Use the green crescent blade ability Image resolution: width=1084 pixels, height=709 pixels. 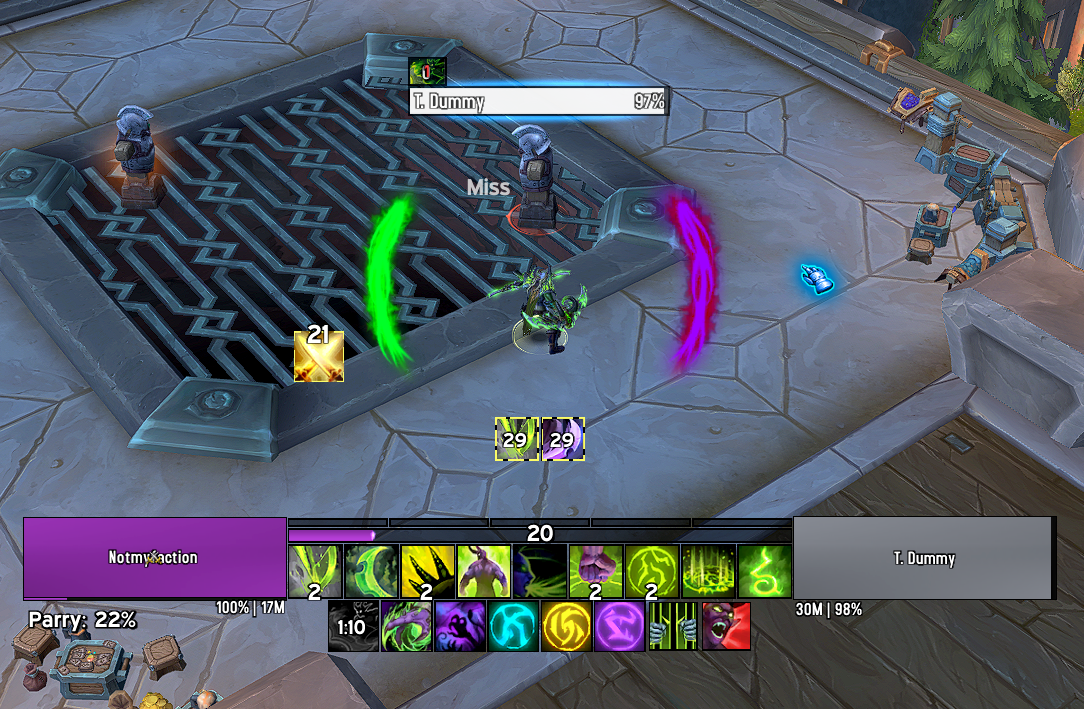tap(371, 571)
